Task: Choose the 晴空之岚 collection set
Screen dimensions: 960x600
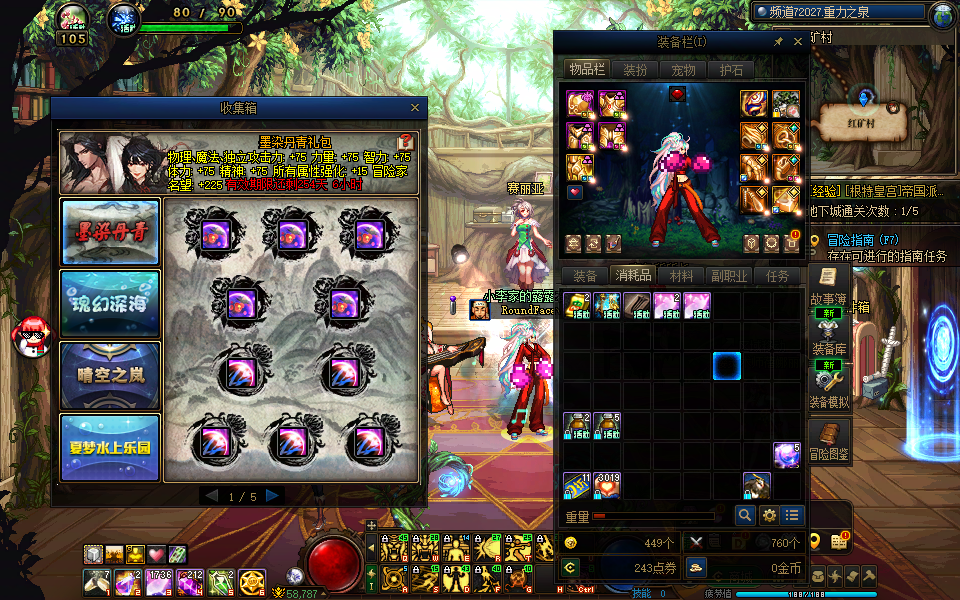Action: point(110,375)
